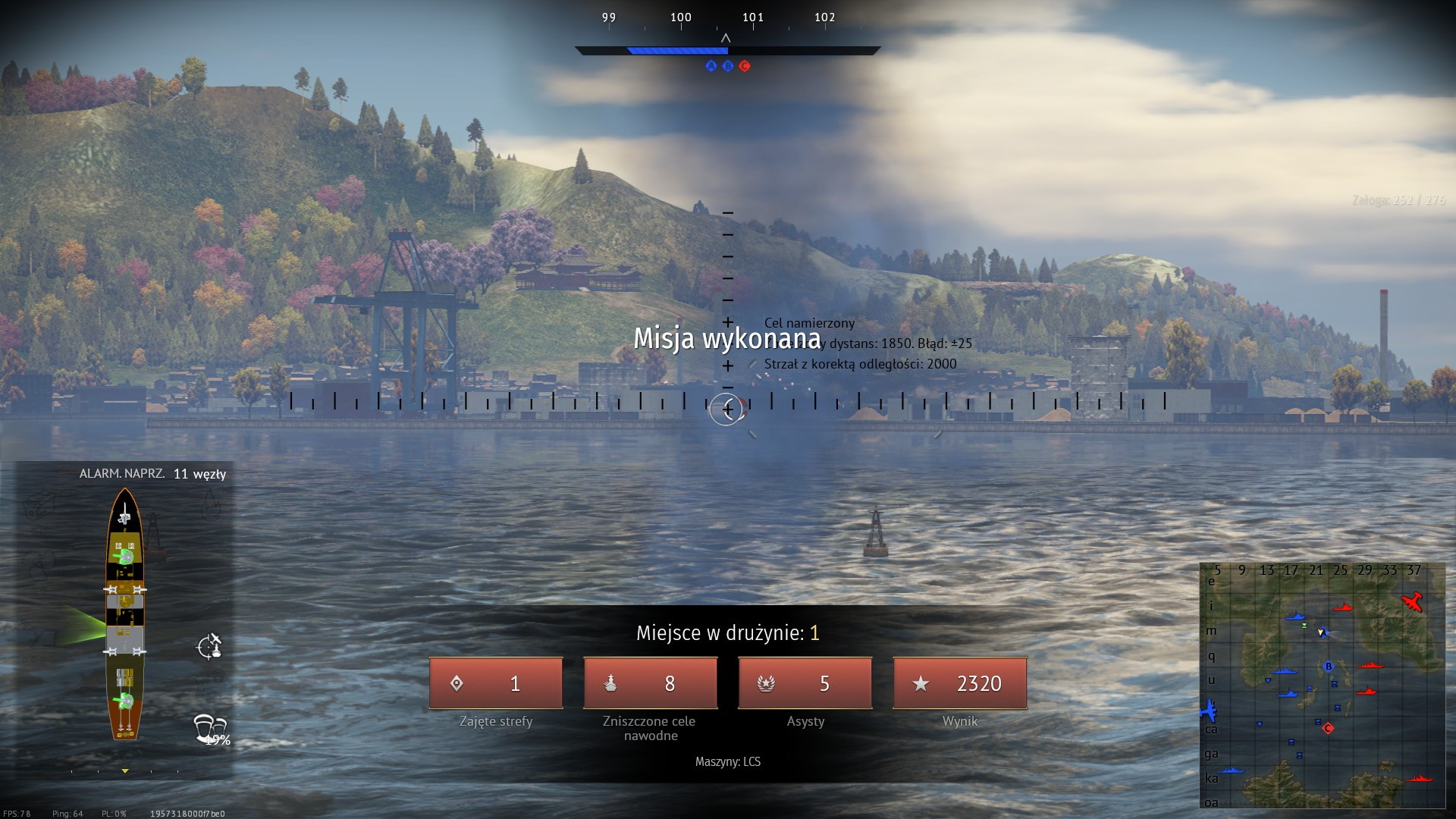Click the zone A indicator under capture bar

tap(711, 66)
